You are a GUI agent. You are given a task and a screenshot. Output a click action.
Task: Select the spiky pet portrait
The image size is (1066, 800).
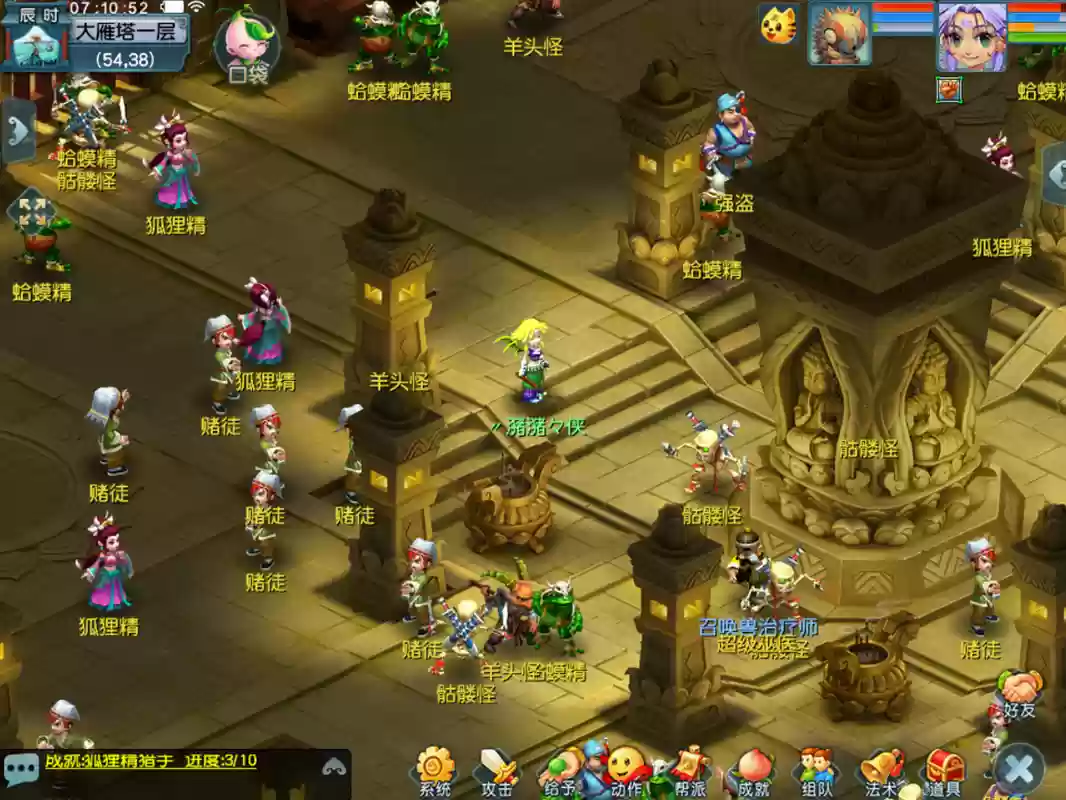pyautogui.click(x=839, y=32)
